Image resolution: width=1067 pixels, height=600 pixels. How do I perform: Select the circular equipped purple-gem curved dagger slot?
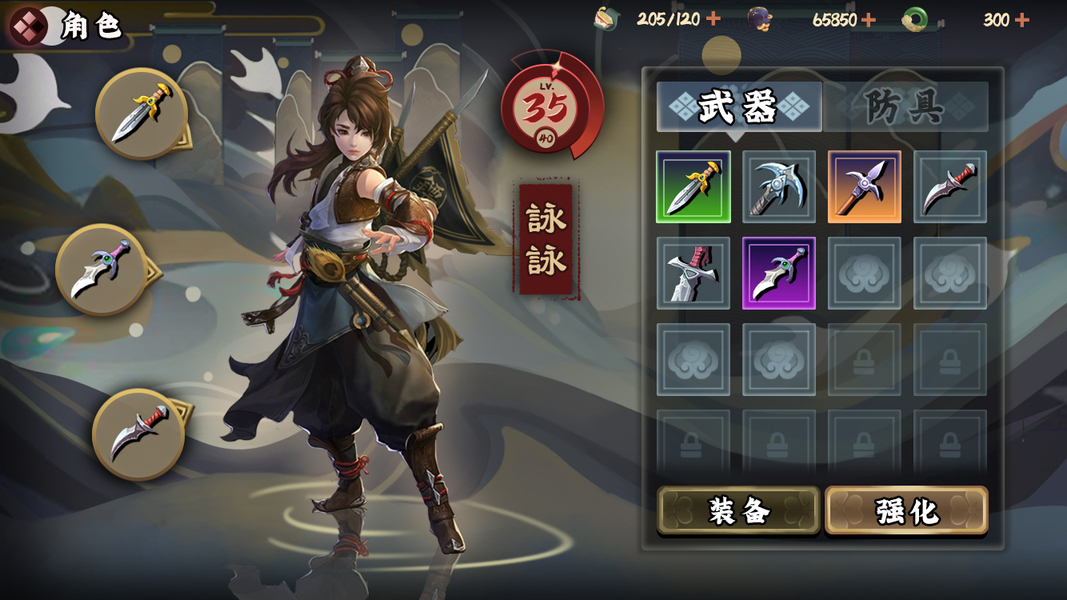(101, 270)
